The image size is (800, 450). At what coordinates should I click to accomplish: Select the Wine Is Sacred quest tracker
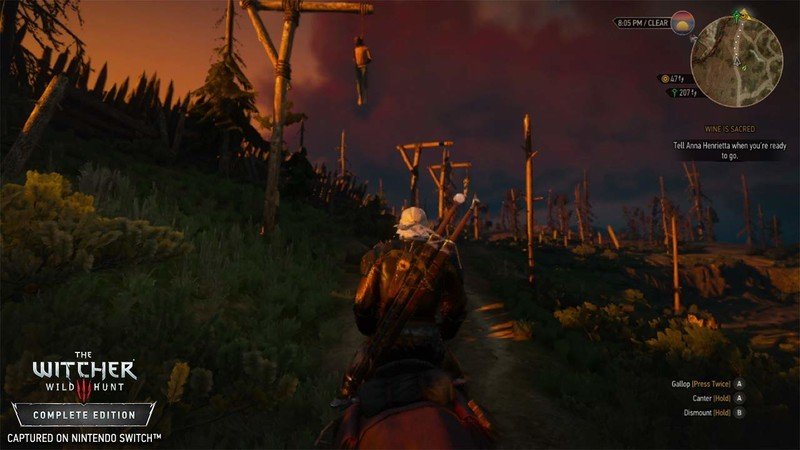728,129
